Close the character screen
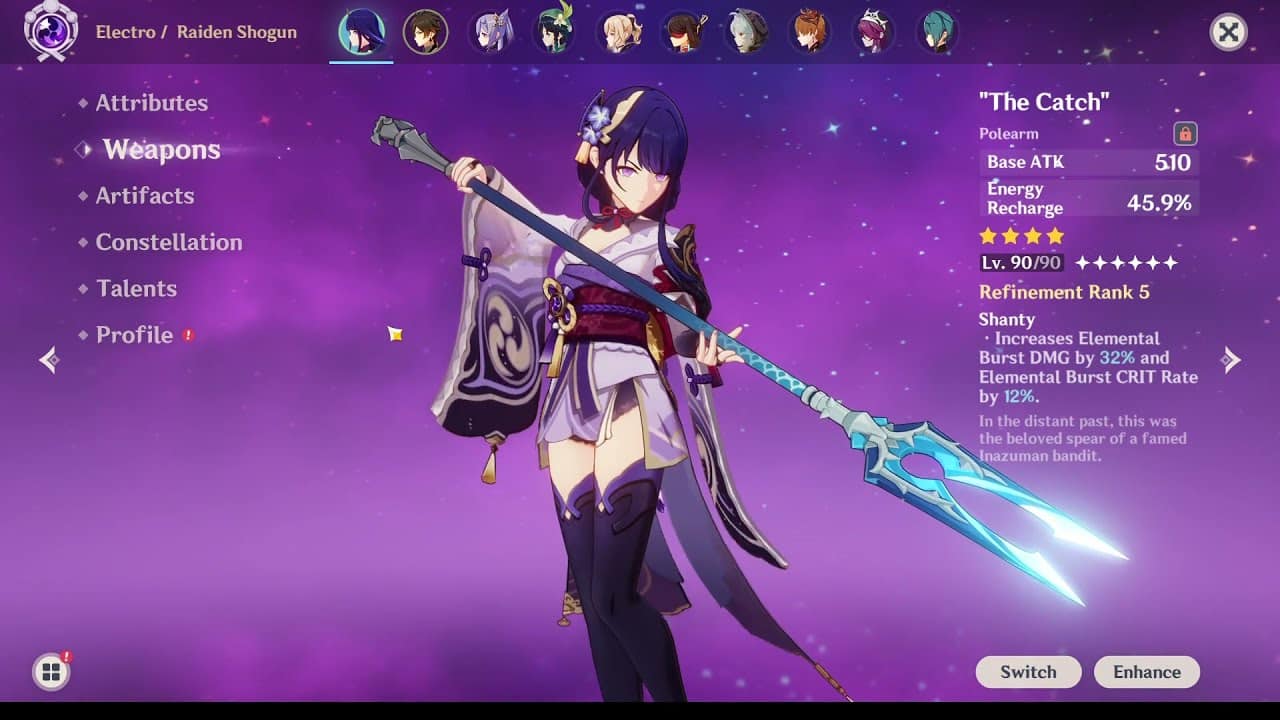This screenshot has width=1280, height=720. [1228, 33]
